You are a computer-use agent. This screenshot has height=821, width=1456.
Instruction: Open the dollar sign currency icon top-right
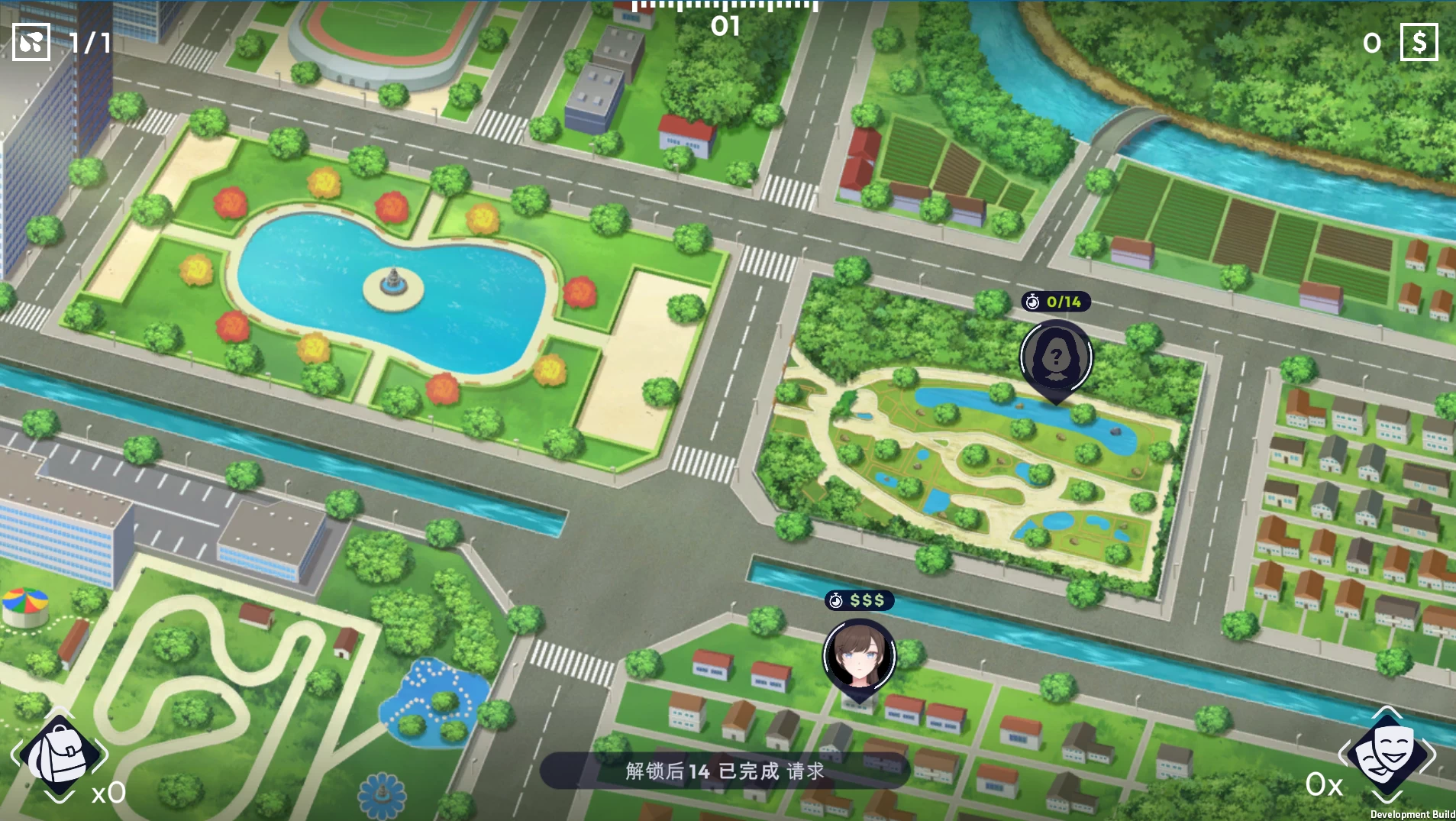[1421, 42]
